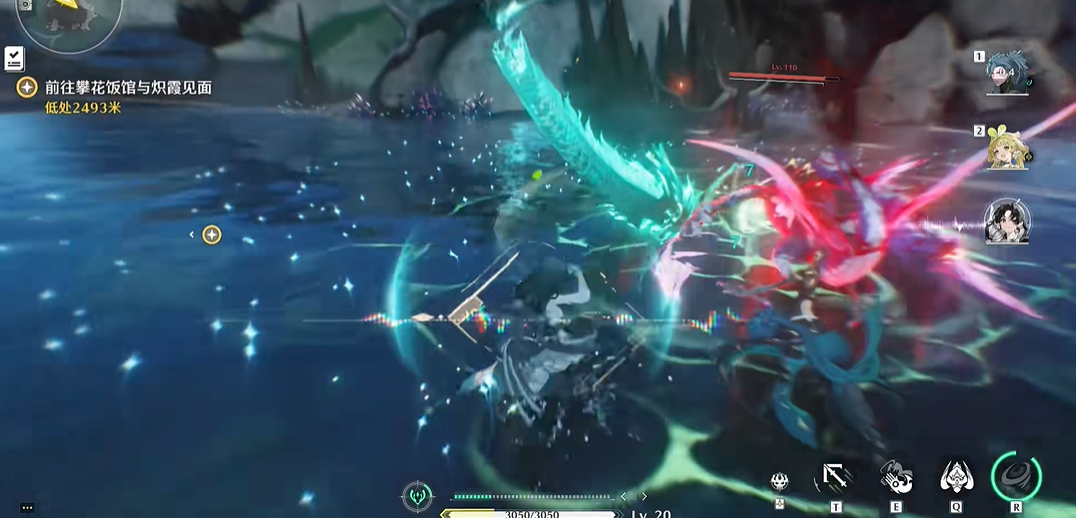Summon the echo skill mask icon
The image size is (1076, 518).
957,477
